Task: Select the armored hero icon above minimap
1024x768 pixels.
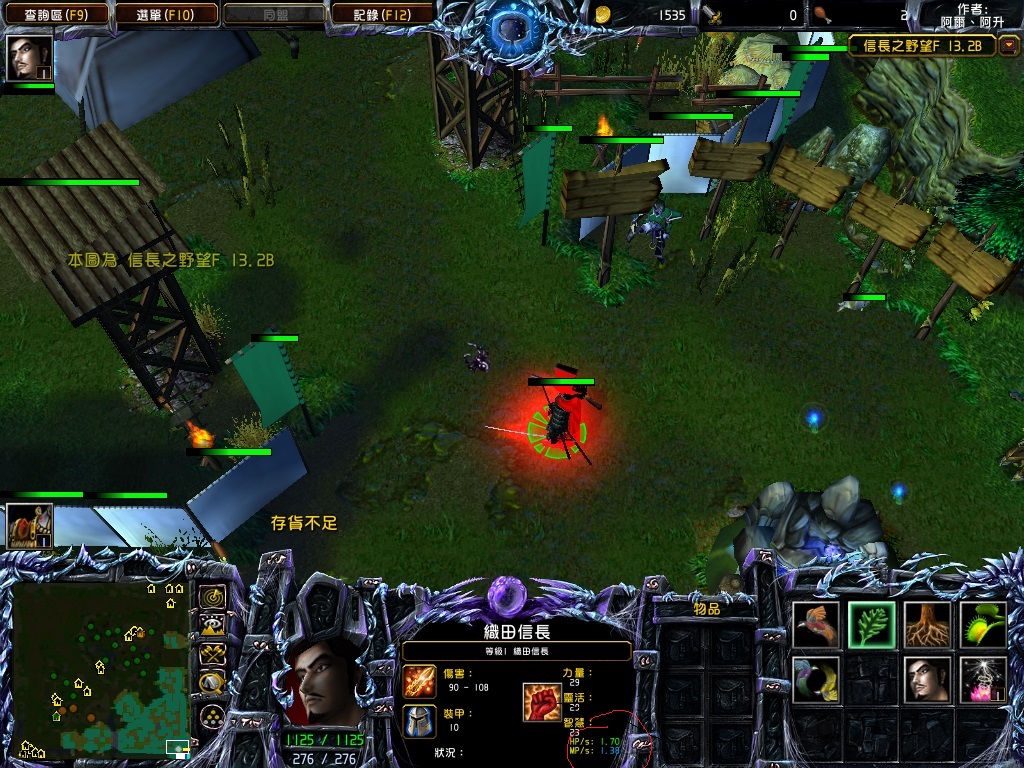Action: coord(29,526)
